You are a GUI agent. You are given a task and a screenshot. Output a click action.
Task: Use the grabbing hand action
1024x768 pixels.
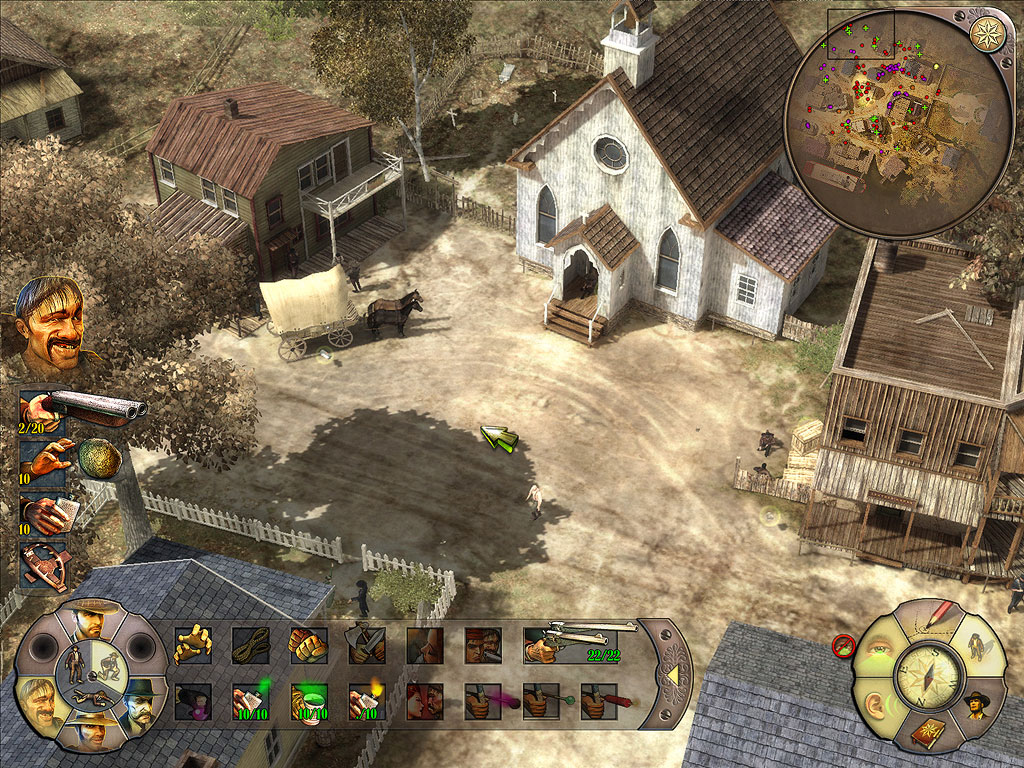193,645
